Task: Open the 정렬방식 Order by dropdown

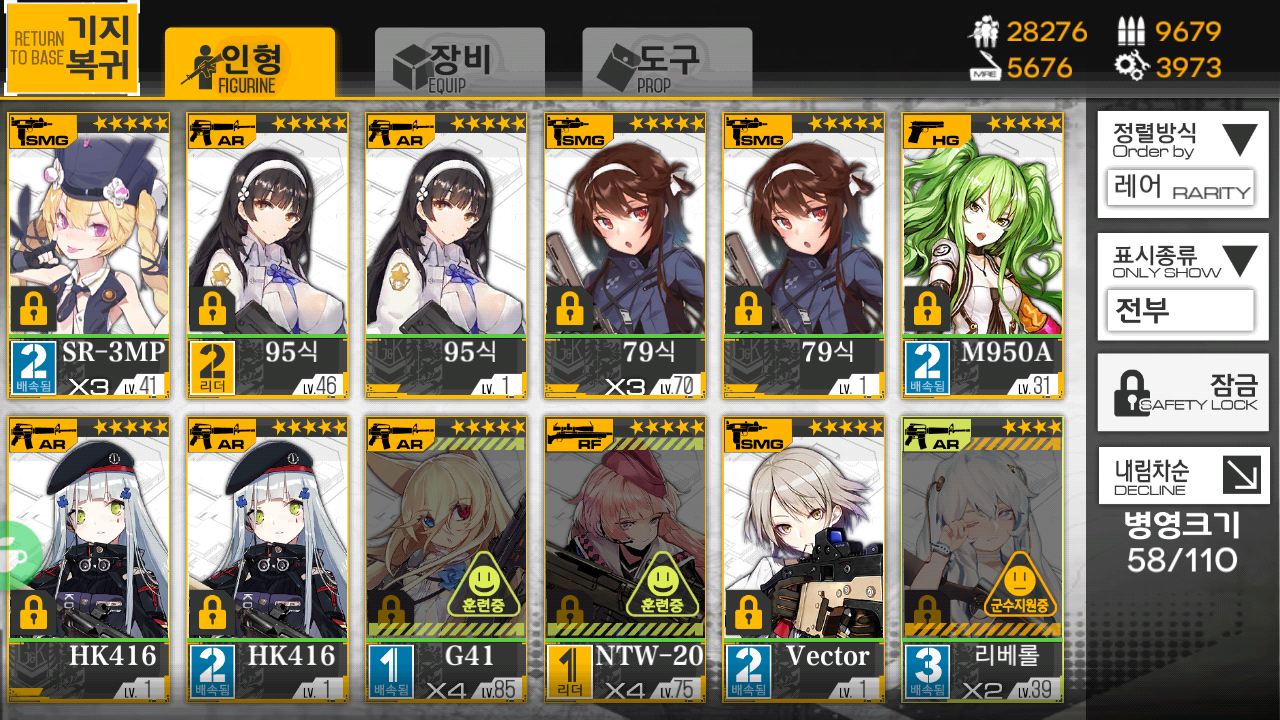Action: (x=1182, y=164)
